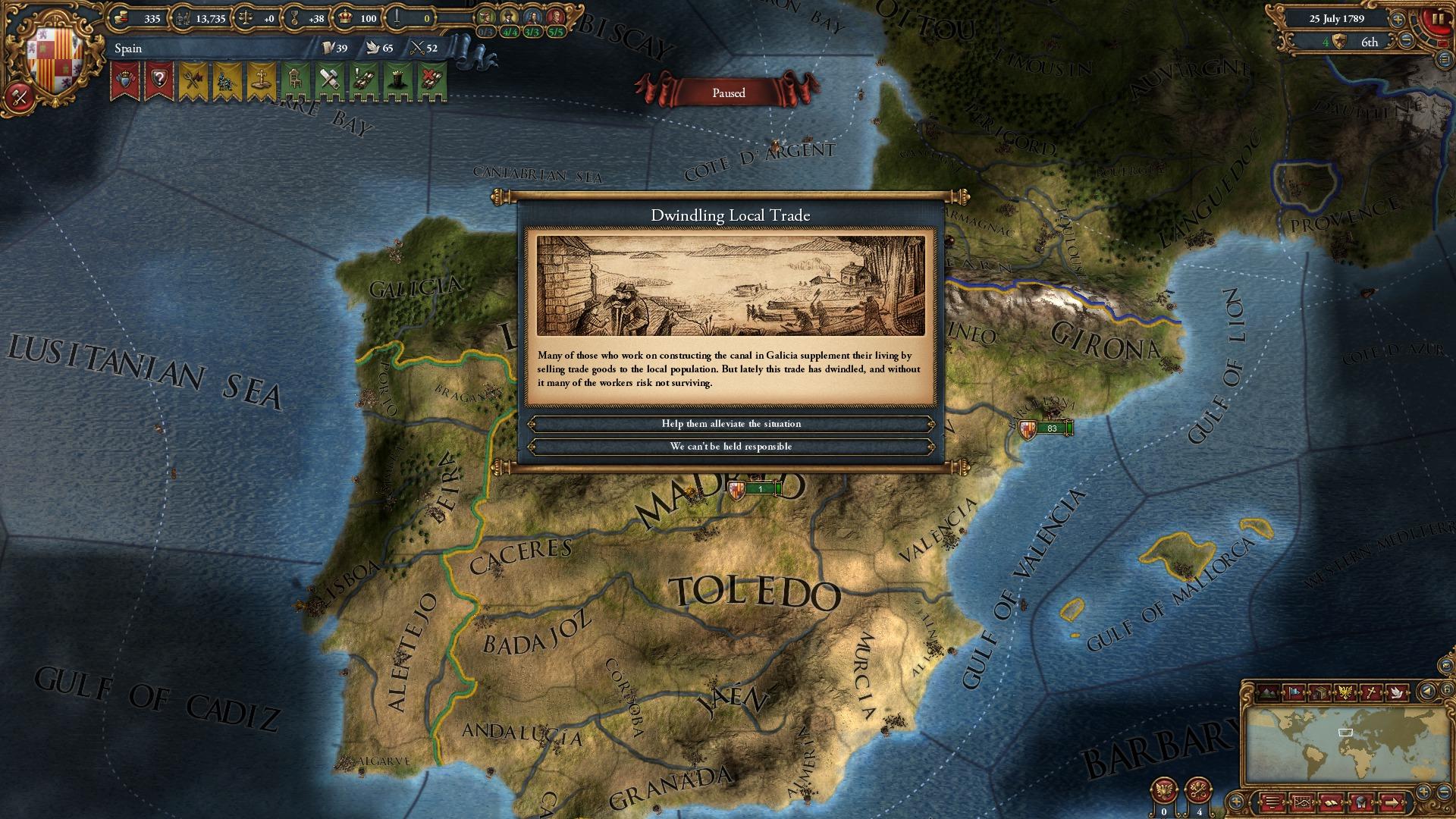Select the imperial eagle map mode
Screen dimensions: 1456x819
(x=1345, y=692)
